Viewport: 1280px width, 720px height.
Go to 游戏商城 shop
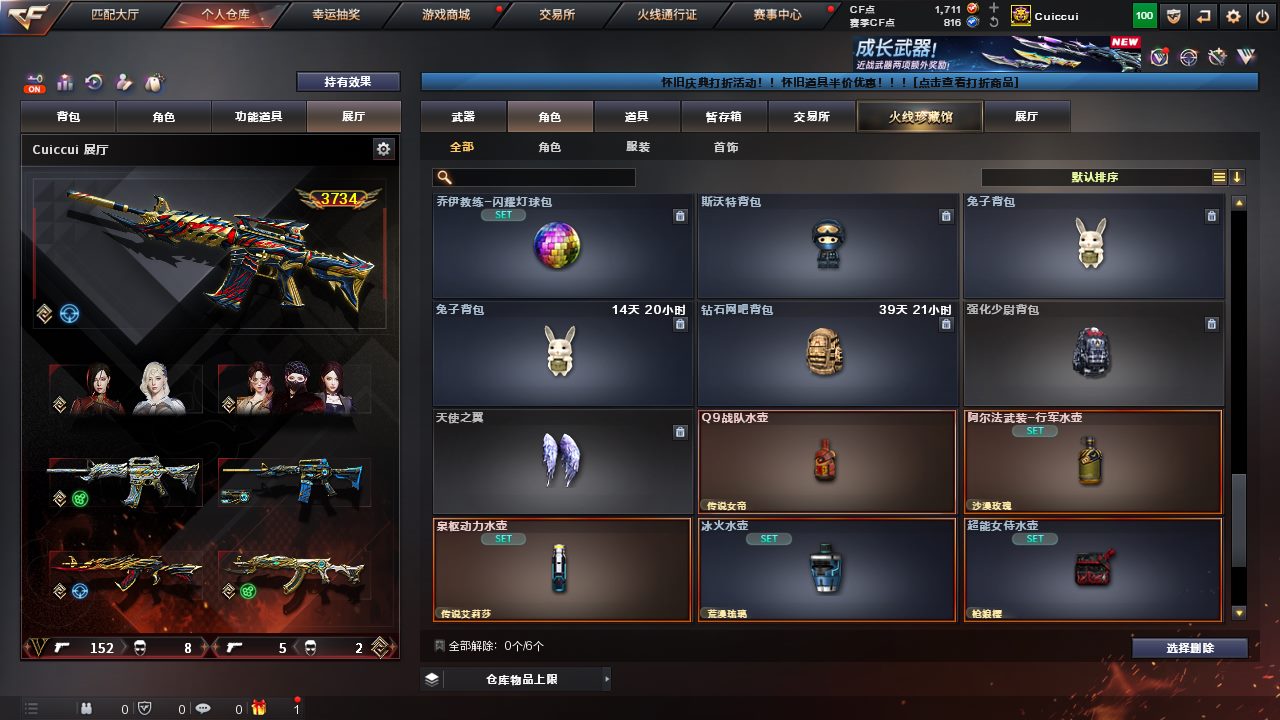click(445, 15)
